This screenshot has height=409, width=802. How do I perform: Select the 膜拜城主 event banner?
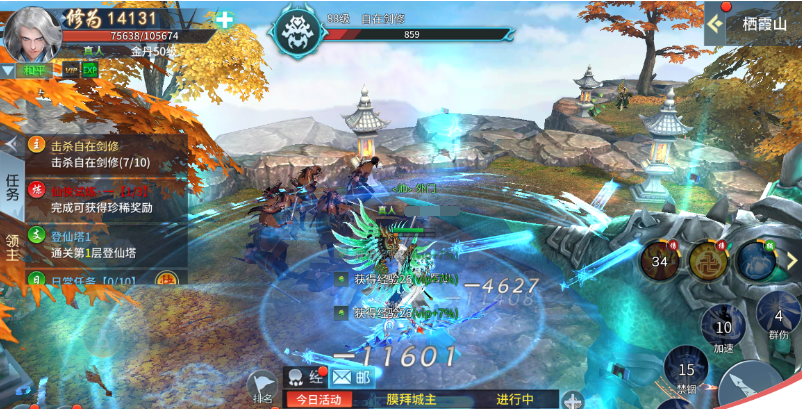(x=411, y=399)
